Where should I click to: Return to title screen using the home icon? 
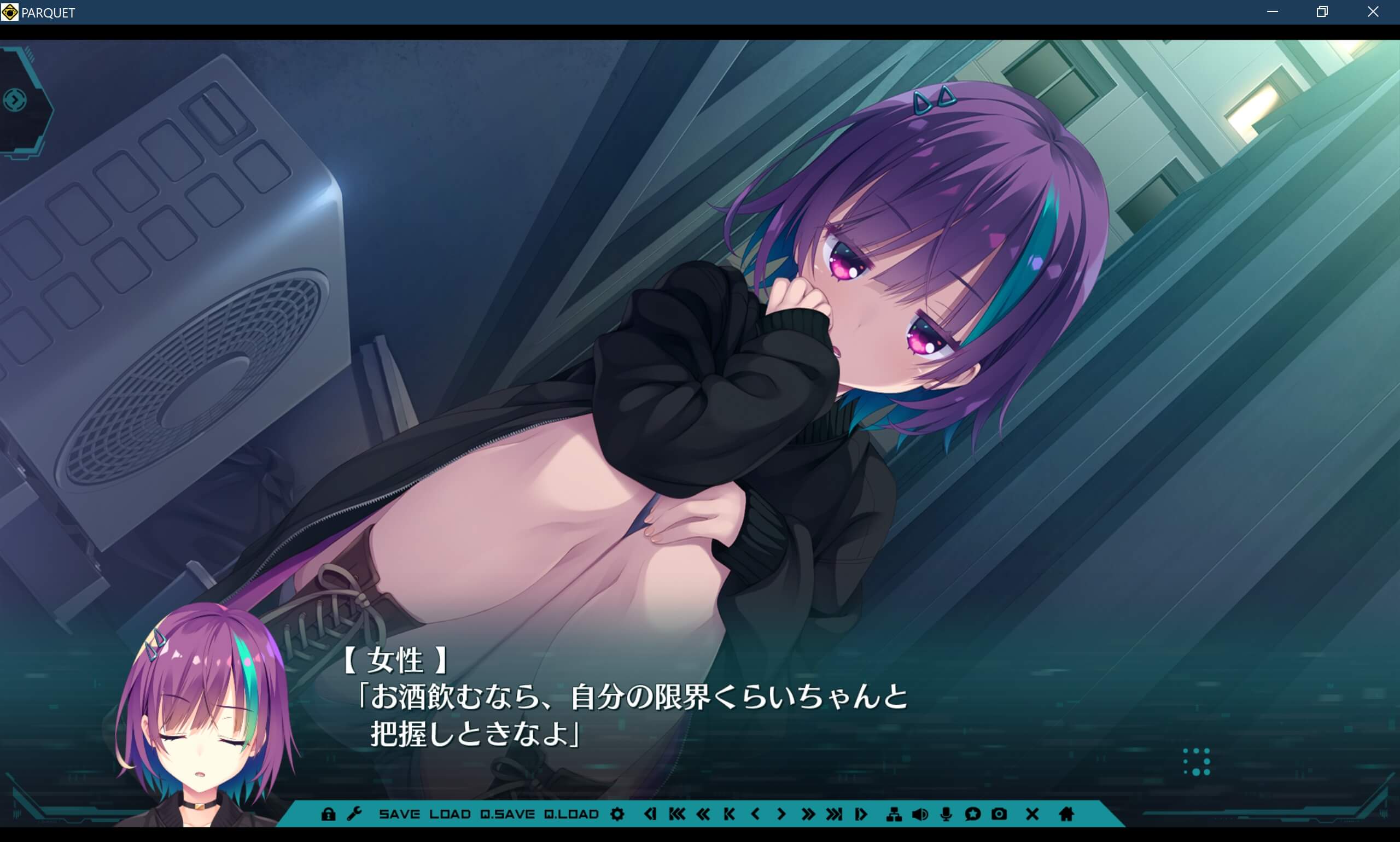coord(1066,815)
